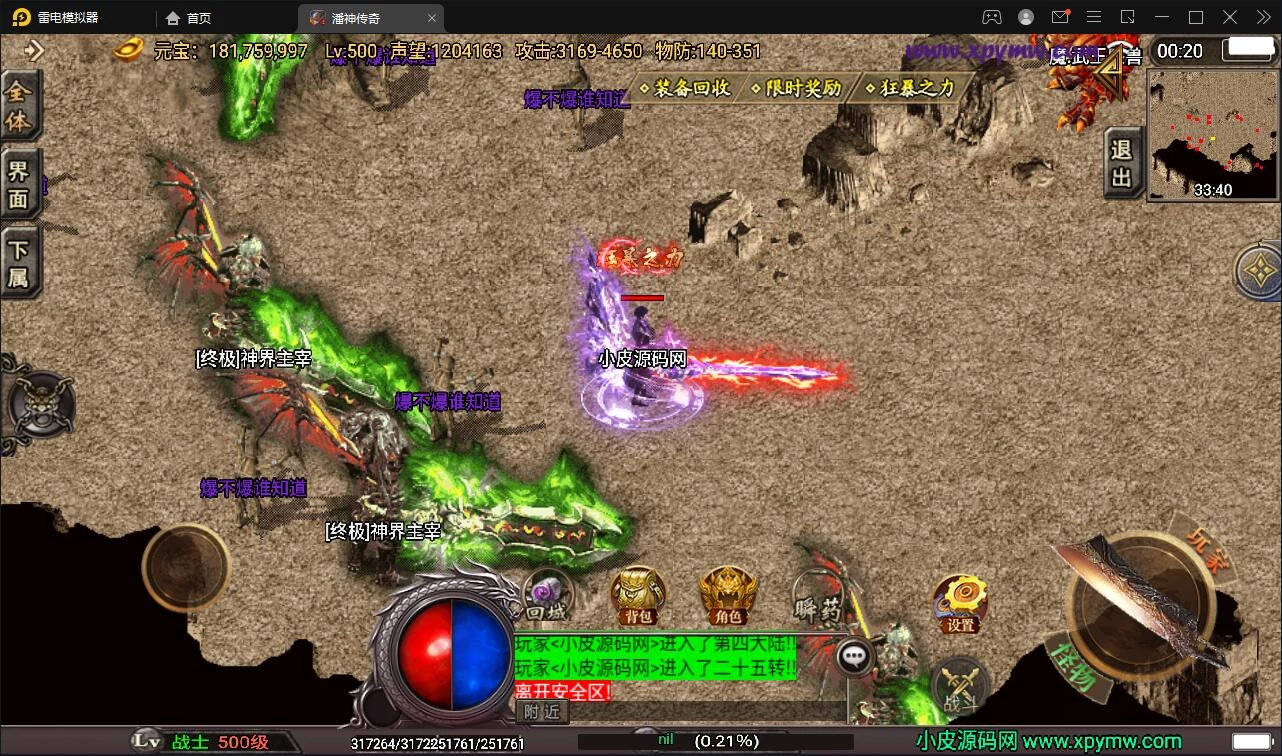Click the skull emblem icon
The height and width of the screenshot is (756, 1282).
tap(41, 405)
